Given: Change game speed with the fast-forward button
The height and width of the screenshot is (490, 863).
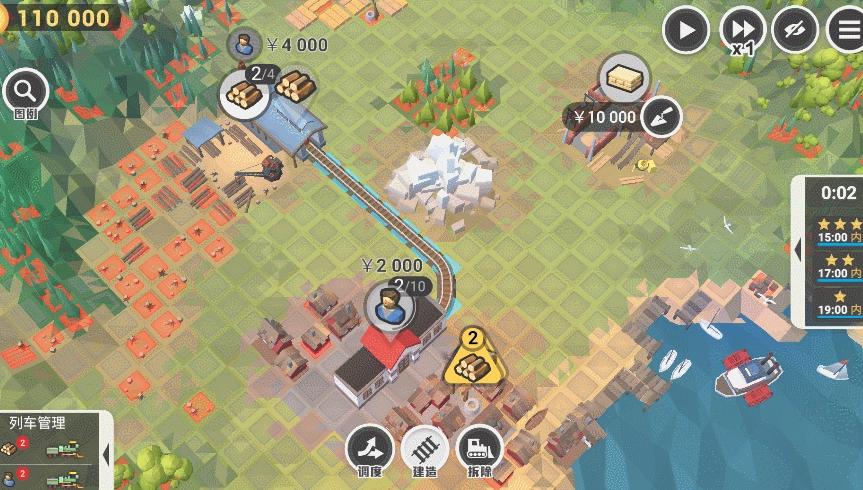Looking at the screenshot, I should click(743, 31).
